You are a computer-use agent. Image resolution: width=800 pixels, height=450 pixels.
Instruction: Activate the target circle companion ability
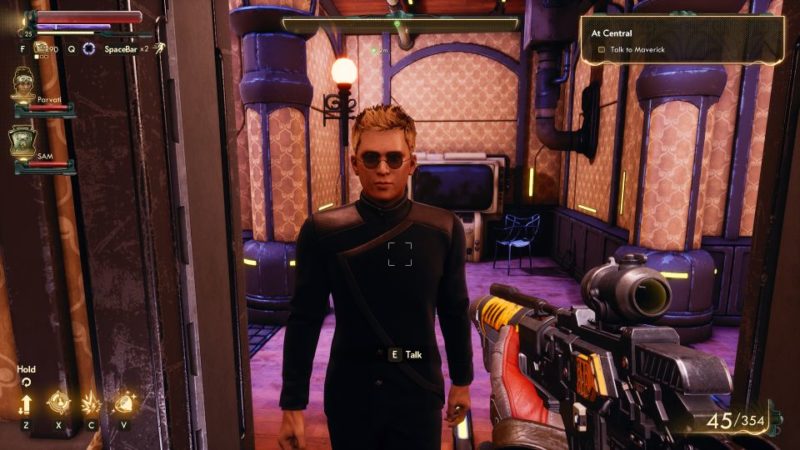coord(58,403)
